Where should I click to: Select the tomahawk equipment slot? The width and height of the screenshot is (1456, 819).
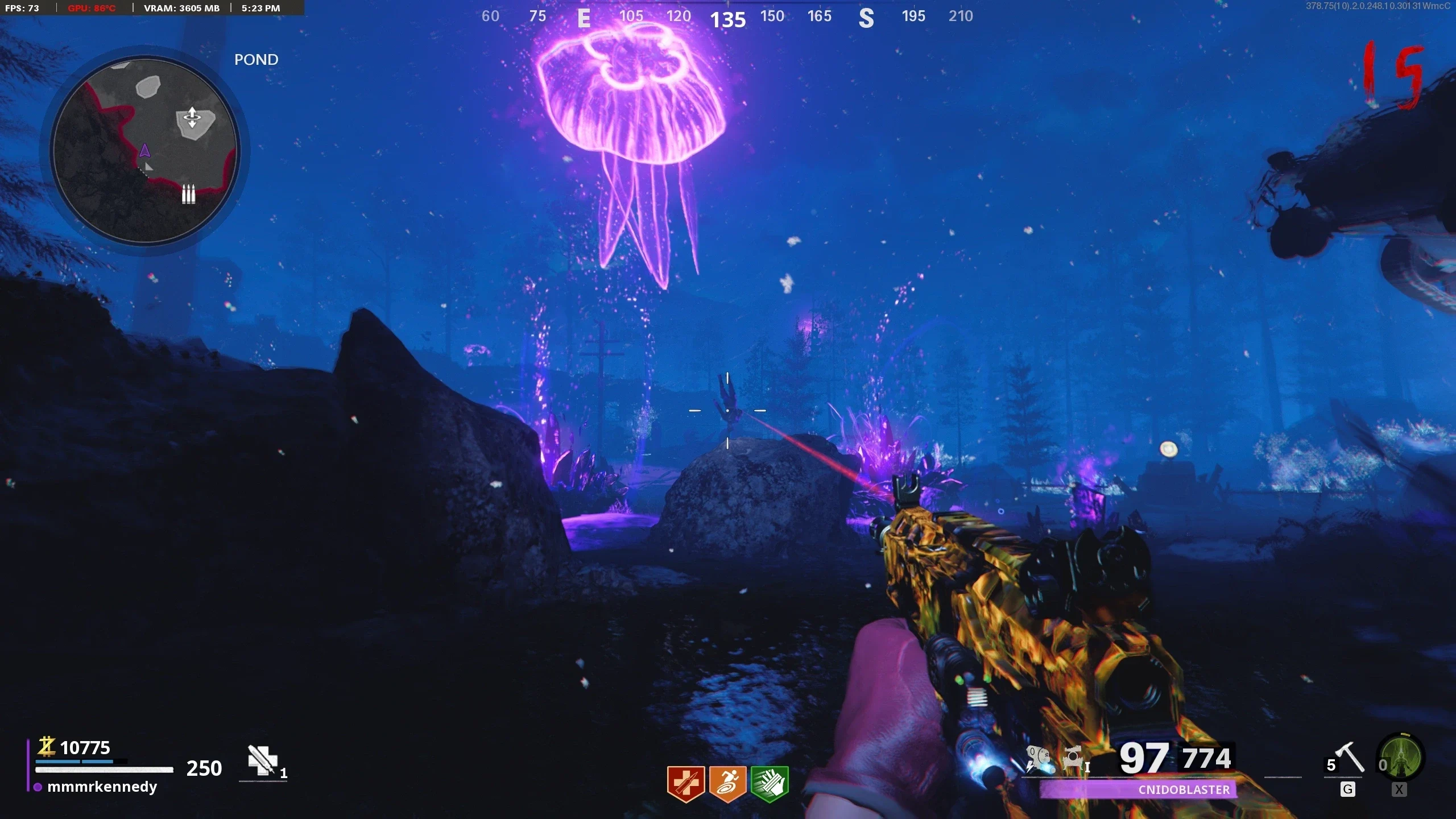pos(1349,759)
